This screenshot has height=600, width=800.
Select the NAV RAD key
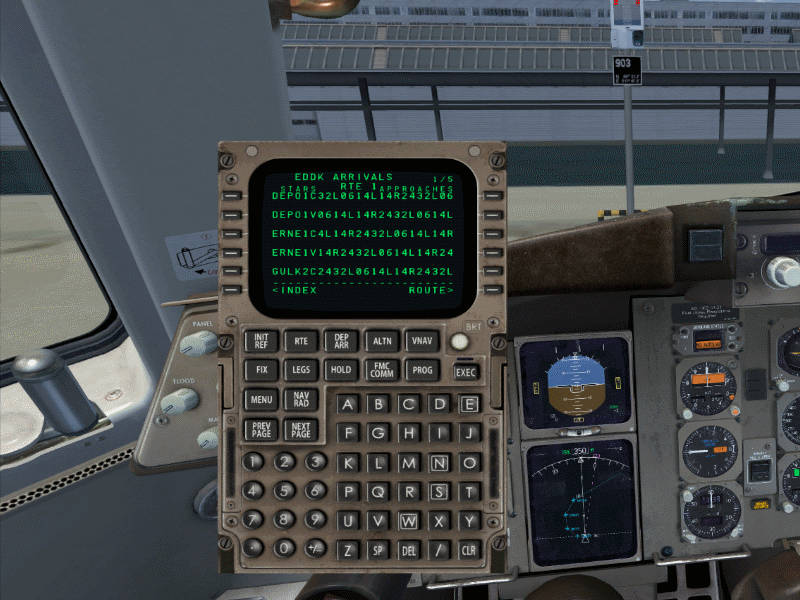pos(301,400)
